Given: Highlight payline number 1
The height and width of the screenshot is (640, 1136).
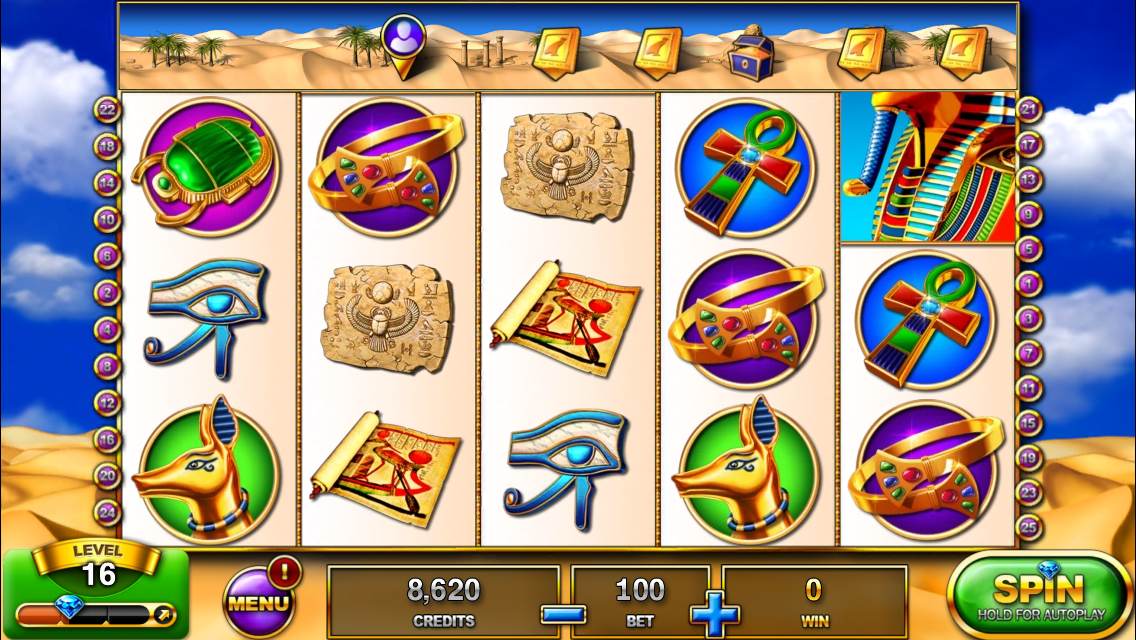Looking at the screenshot, I should click(1030, 283).
